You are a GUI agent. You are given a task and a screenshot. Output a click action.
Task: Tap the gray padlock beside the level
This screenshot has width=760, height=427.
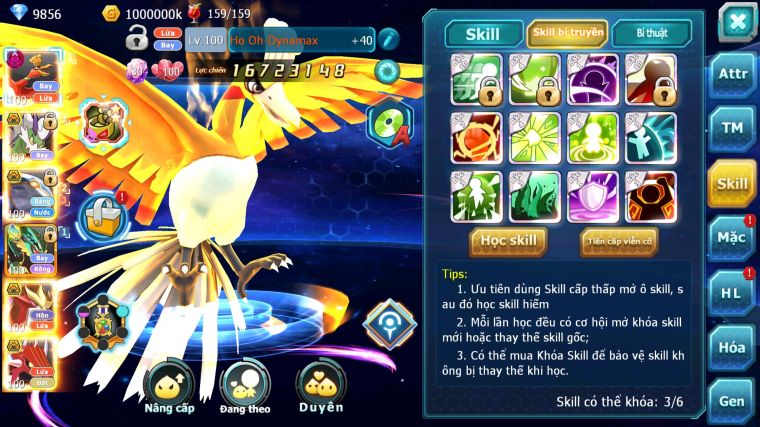[x=137, y=40]
